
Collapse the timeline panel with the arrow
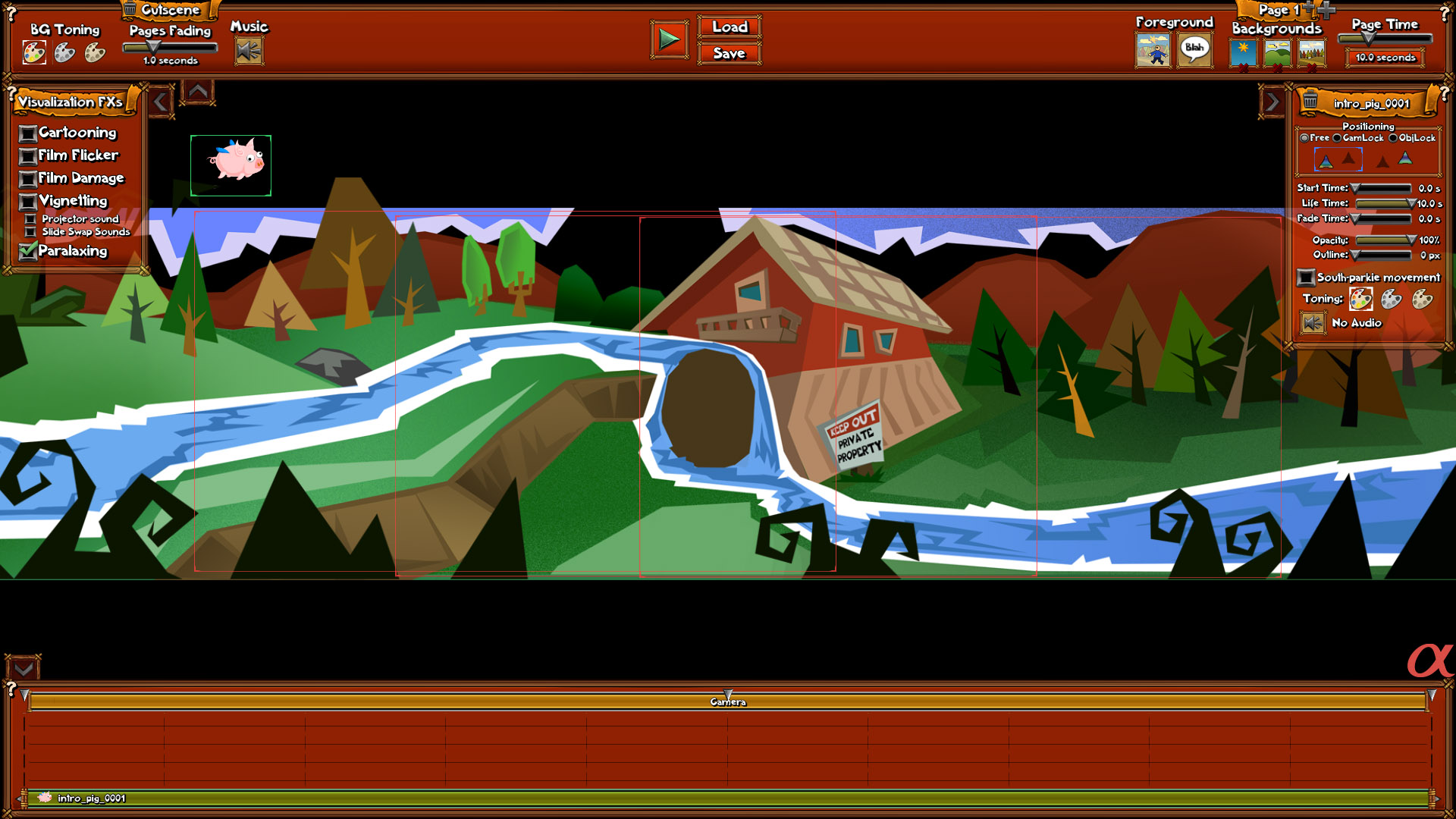point(23,668)
